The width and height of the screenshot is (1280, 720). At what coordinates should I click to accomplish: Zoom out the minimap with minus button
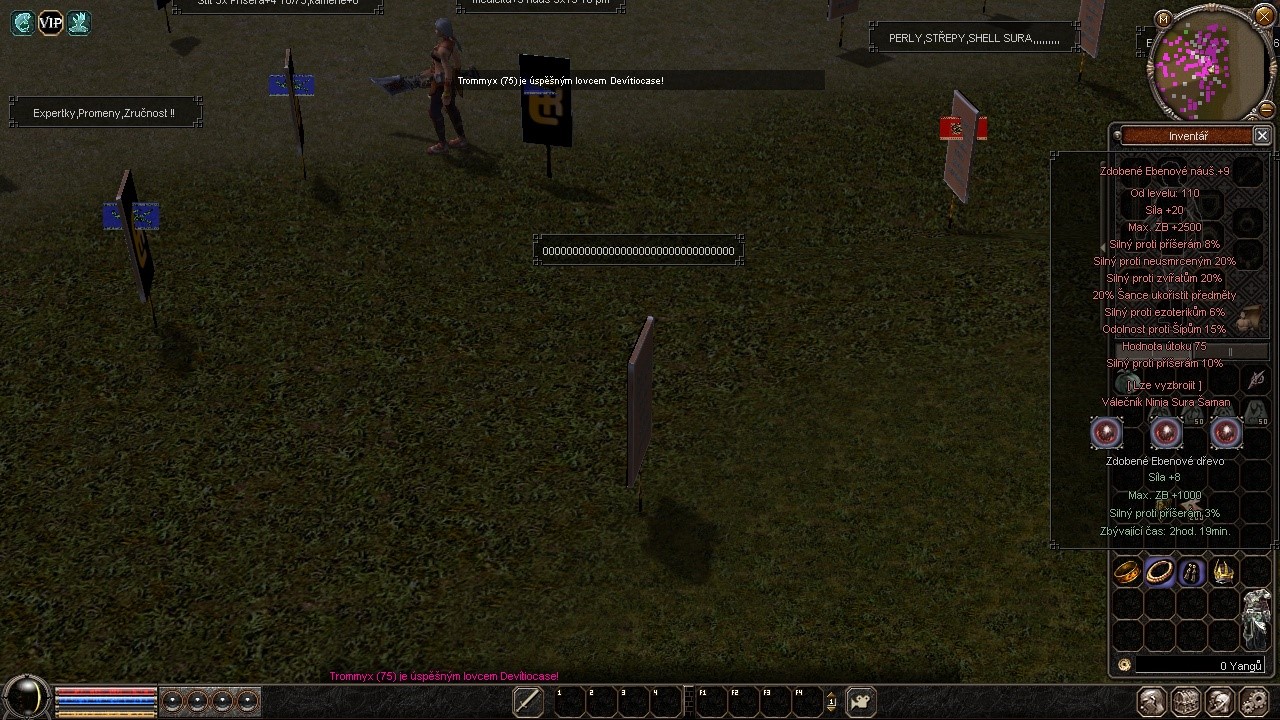tap(1266, 109)
